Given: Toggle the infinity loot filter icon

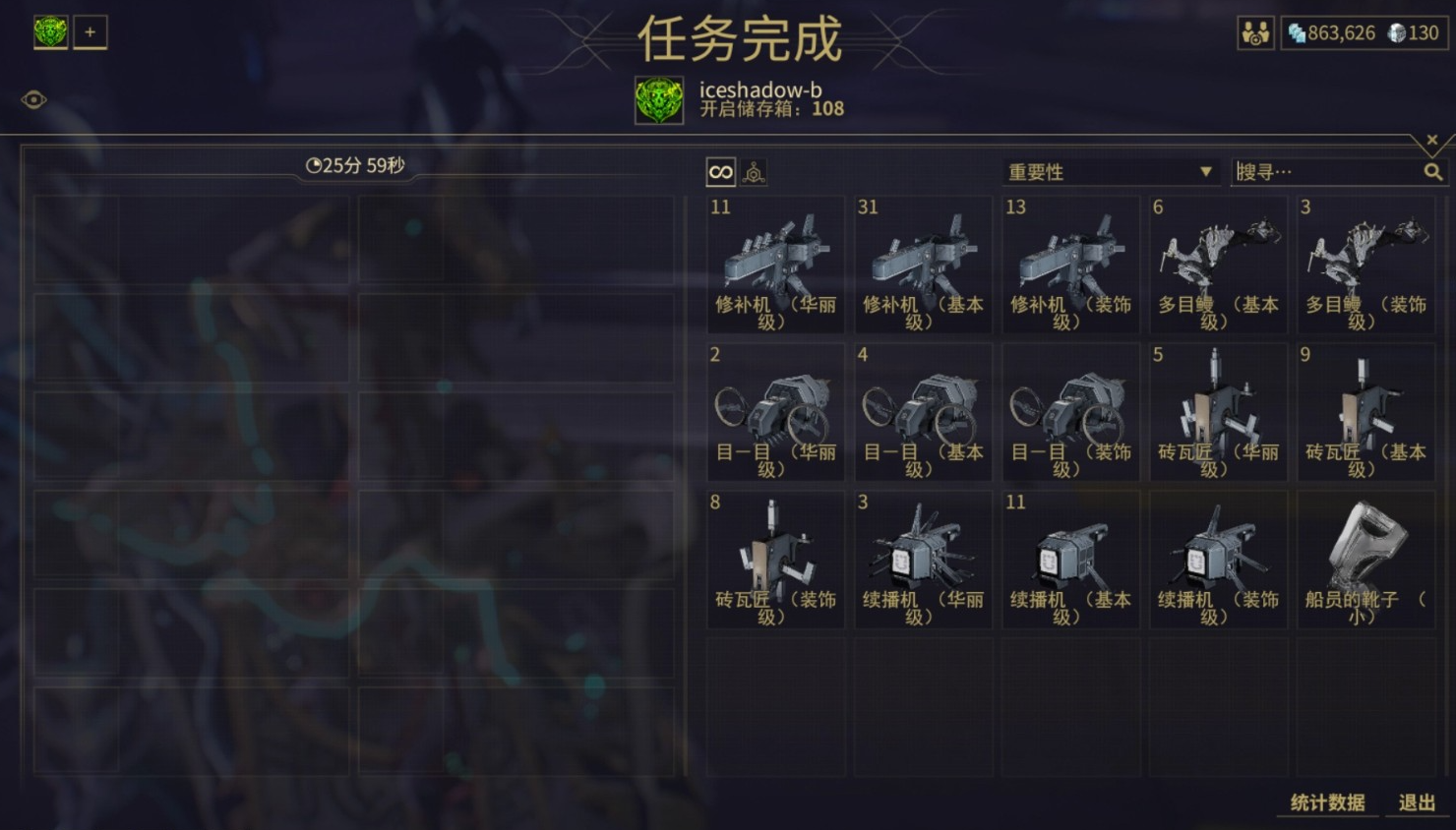Looking at the screenshot, I should 719,171.
